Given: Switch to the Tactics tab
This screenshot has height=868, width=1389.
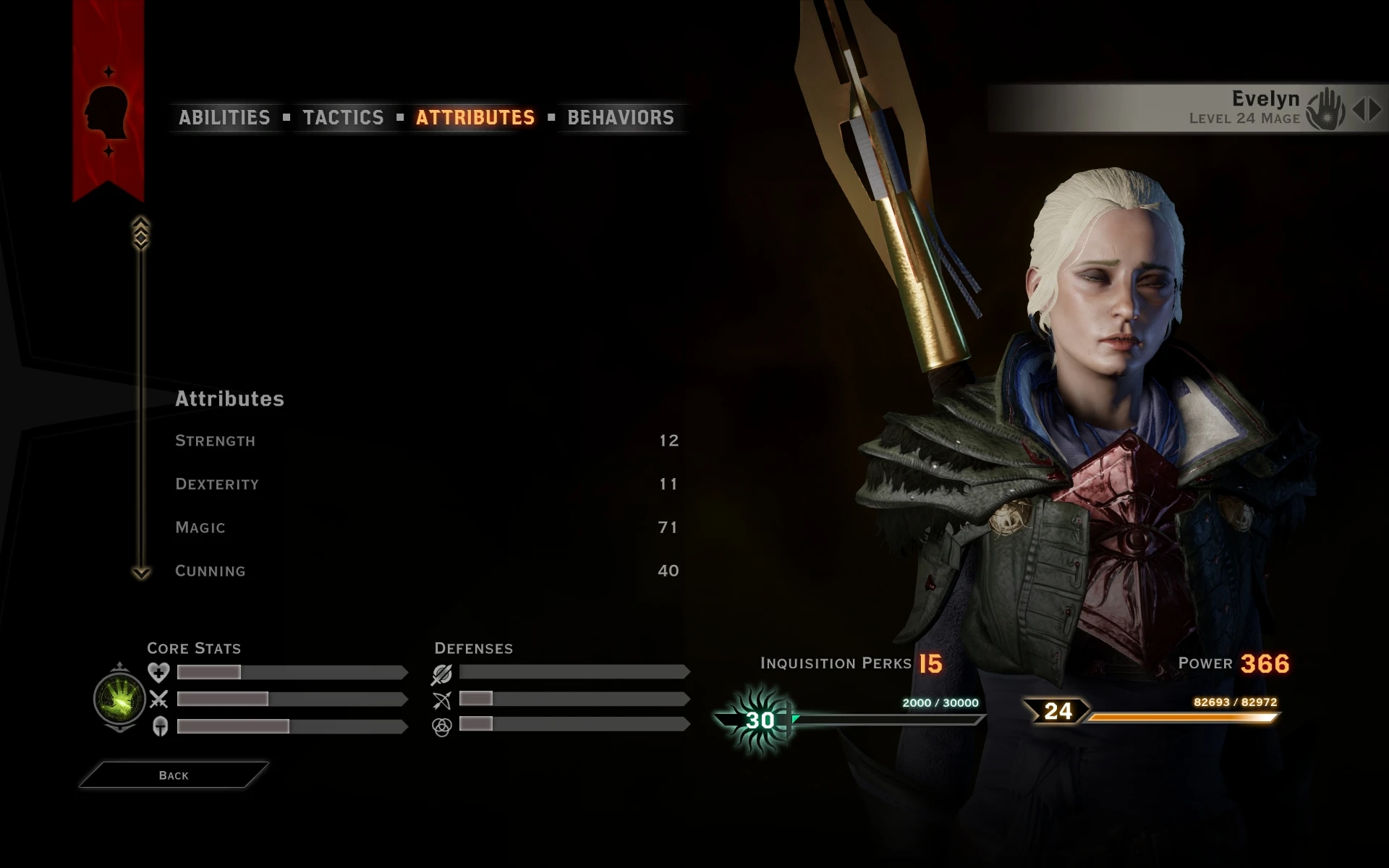Looking at the screenshot, I should point(344,117).
